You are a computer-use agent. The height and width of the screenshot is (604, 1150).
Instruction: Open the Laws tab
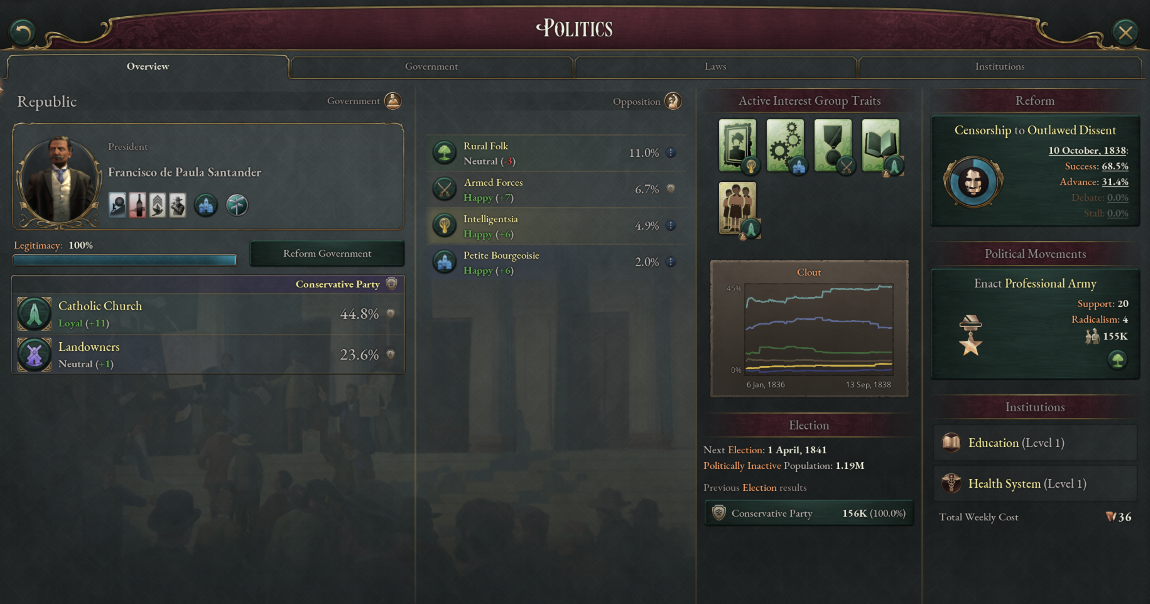tap(715, 67)
